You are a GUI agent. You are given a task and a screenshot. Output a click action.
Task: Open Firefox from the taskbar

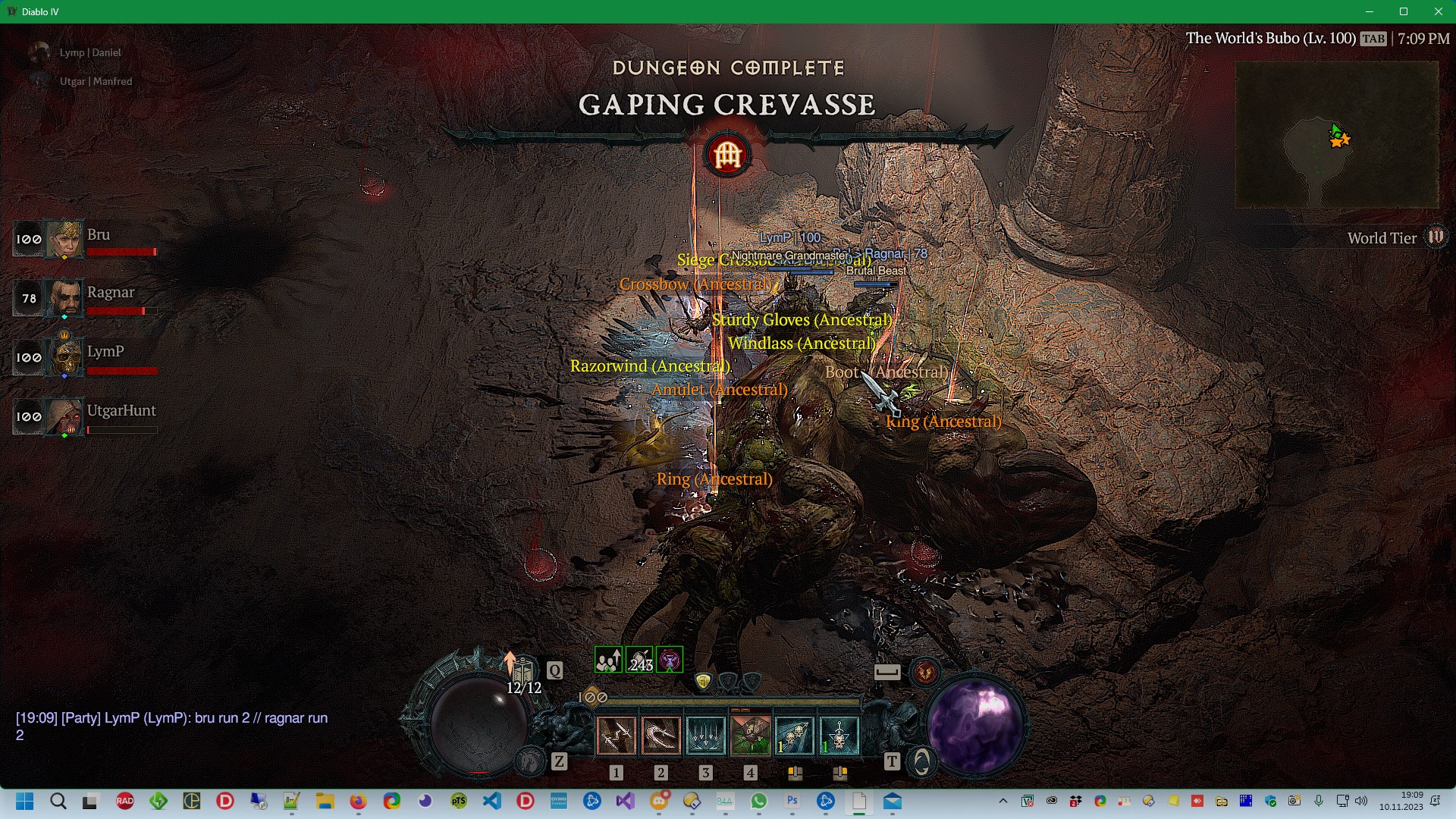(358, 802)
